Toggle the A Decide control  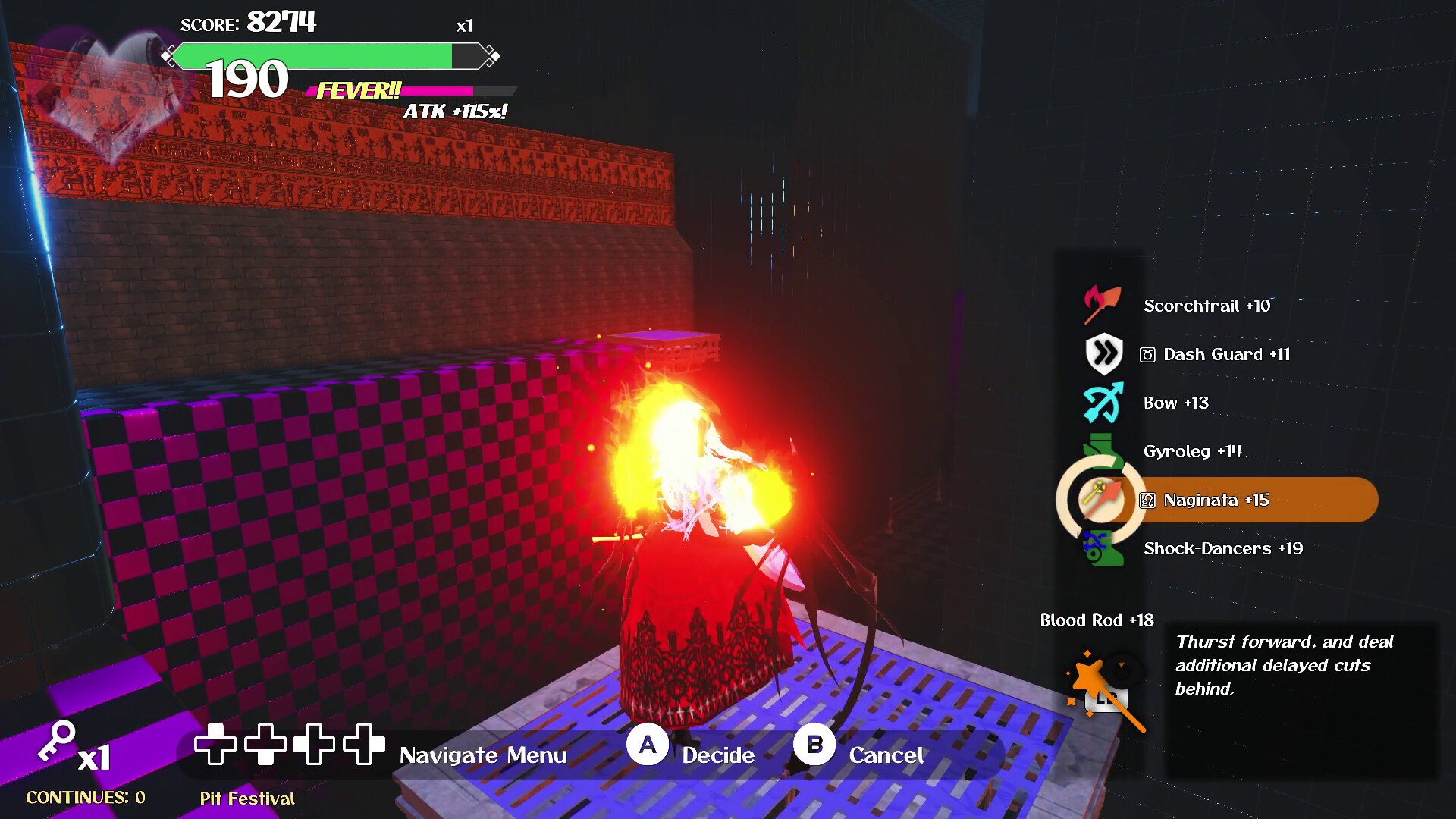pos(648,745)
